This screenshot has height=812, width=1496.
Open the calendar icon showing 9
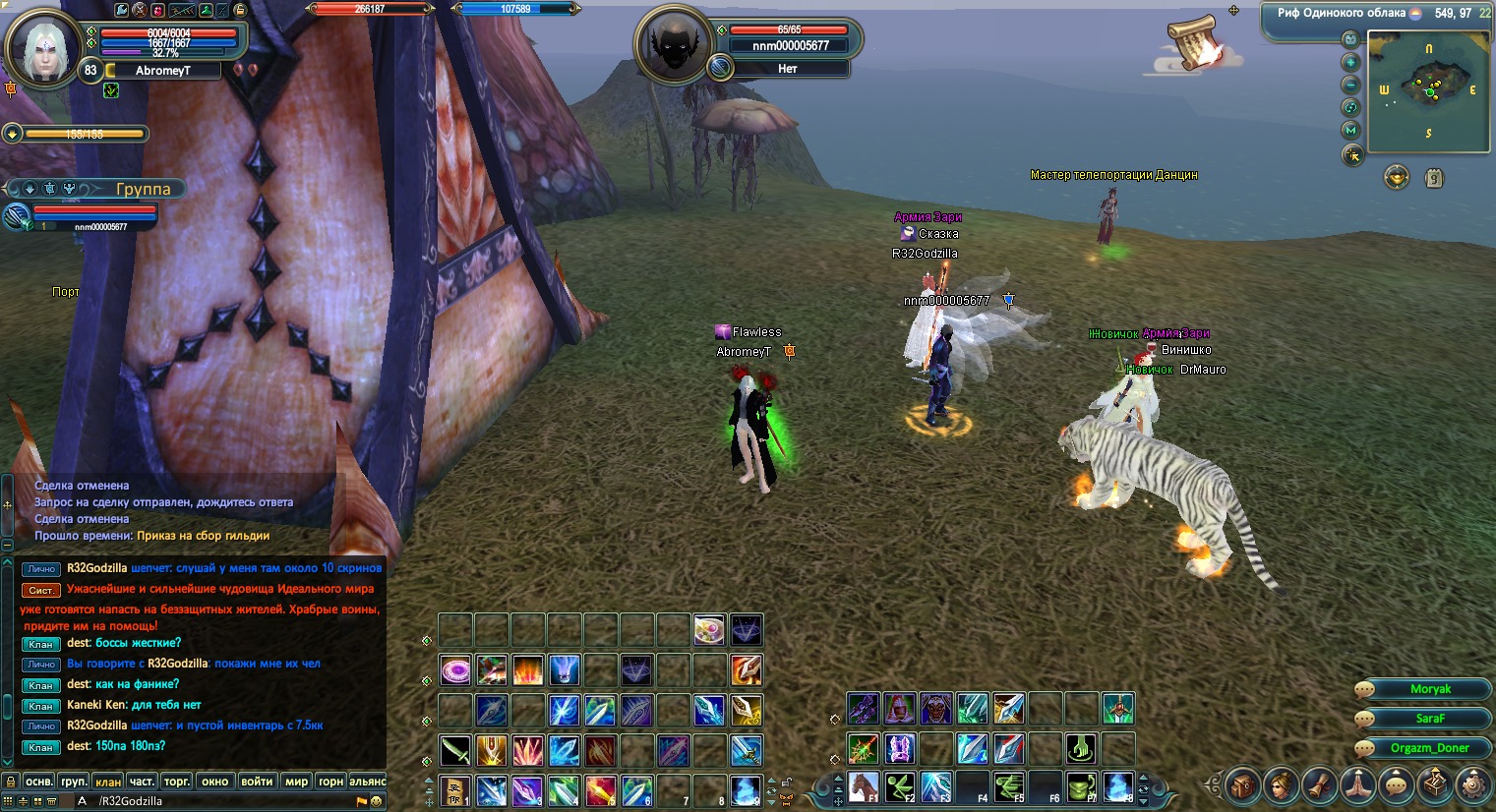[1435, 178]
